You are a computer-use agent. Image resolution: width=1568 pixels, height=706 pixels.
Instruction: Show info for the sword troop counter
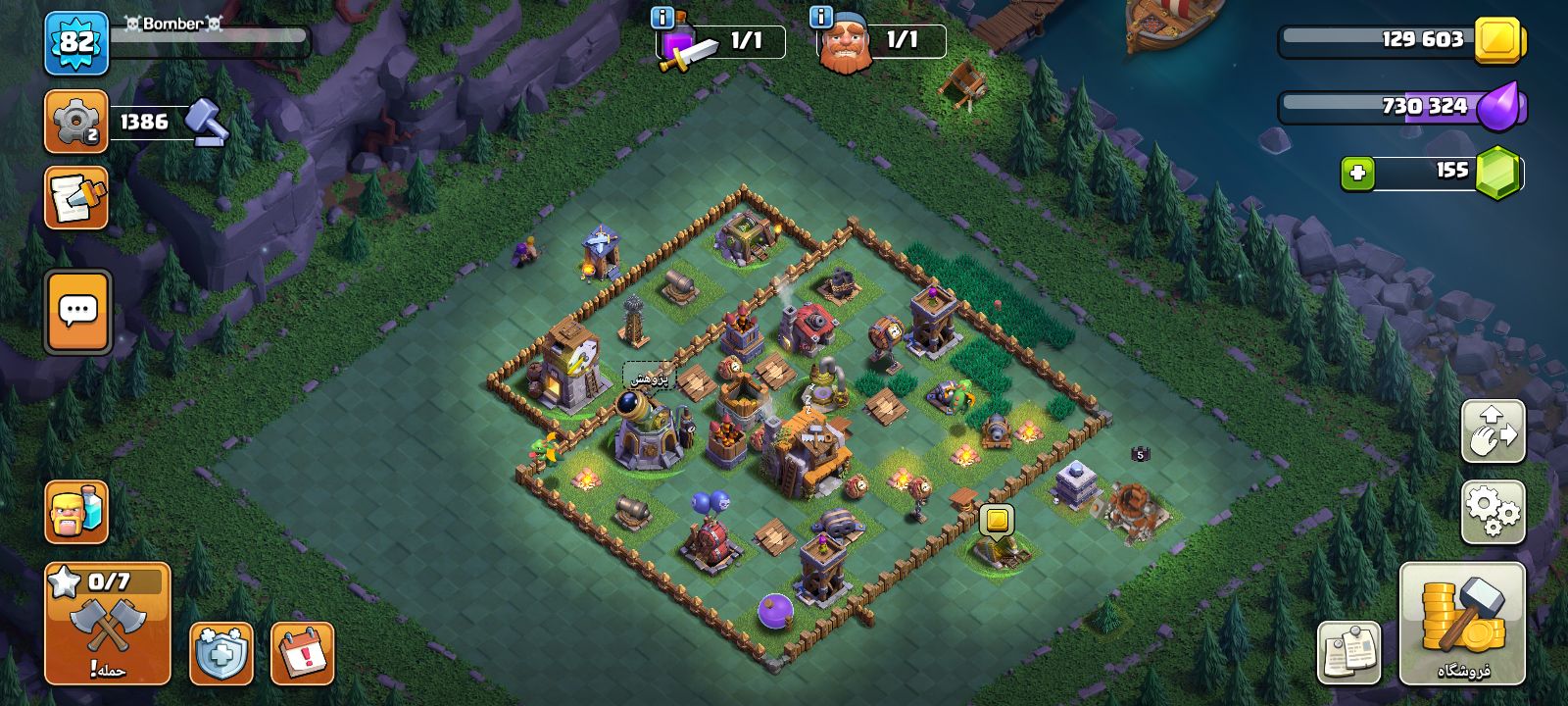click(x=662, y=18)
